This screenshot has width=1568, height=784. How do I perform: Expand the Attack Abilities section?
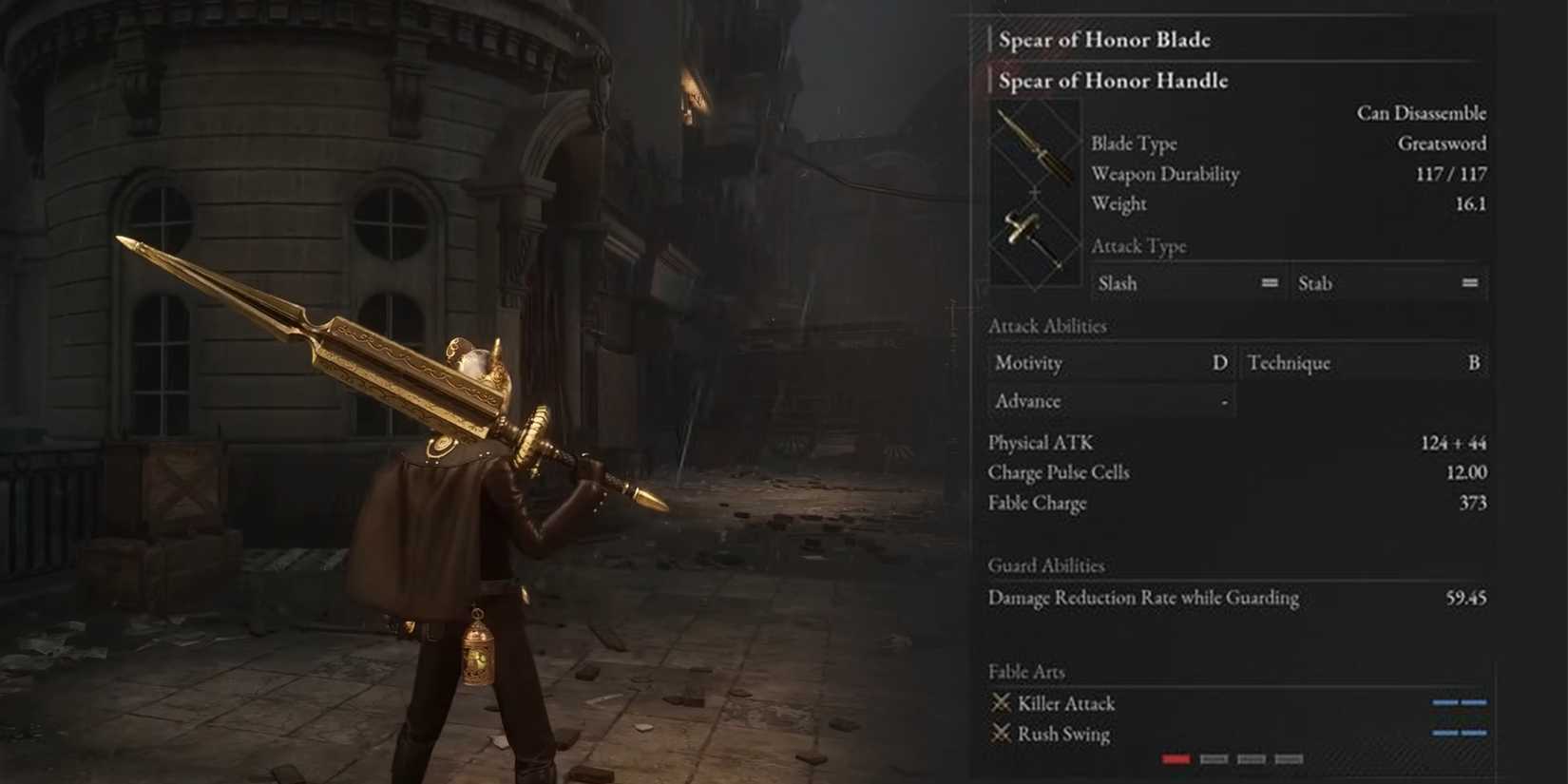click(1047, 326)
